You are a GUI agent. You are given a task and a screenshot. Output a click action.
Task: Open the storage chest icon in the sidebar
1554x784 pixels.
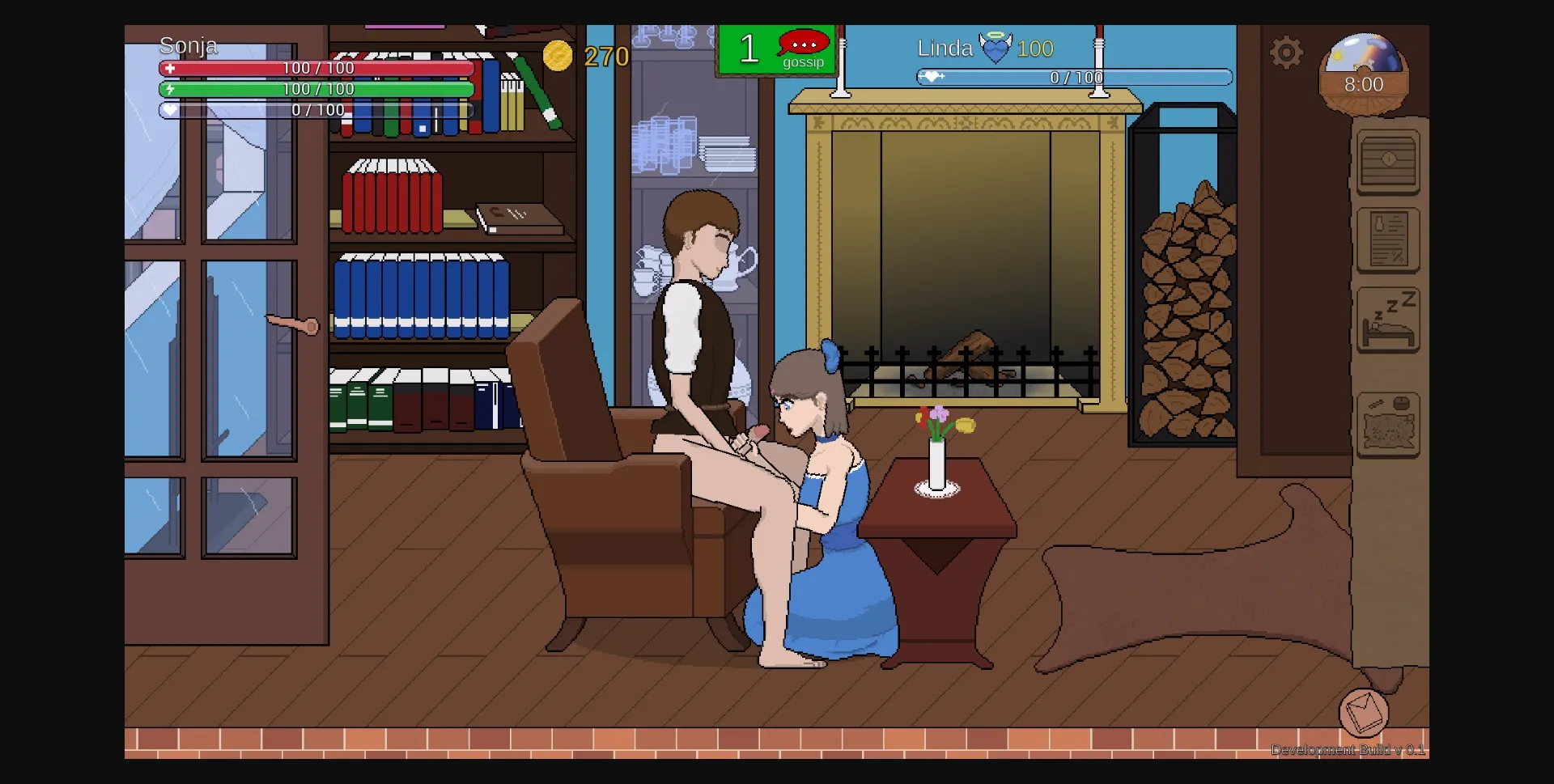pyautogui.click(x=1387, y=162)
